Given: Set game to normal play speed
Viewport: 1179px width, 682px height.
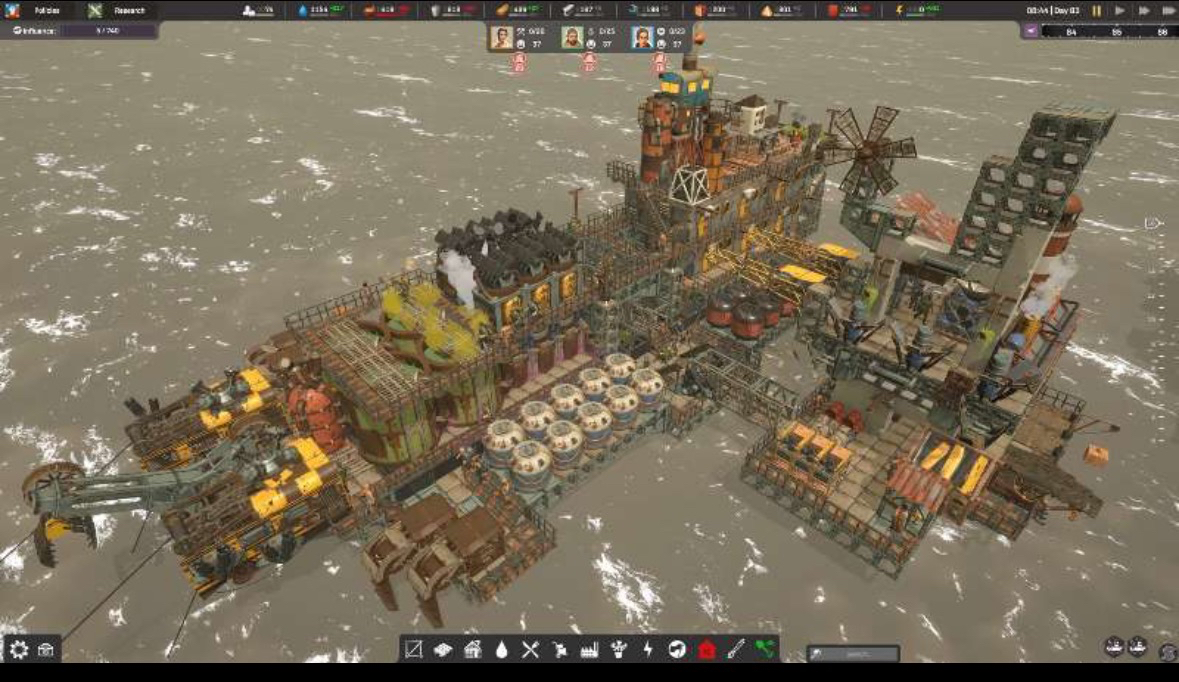Looking at the screenshot, I should tap(1120, 11).
